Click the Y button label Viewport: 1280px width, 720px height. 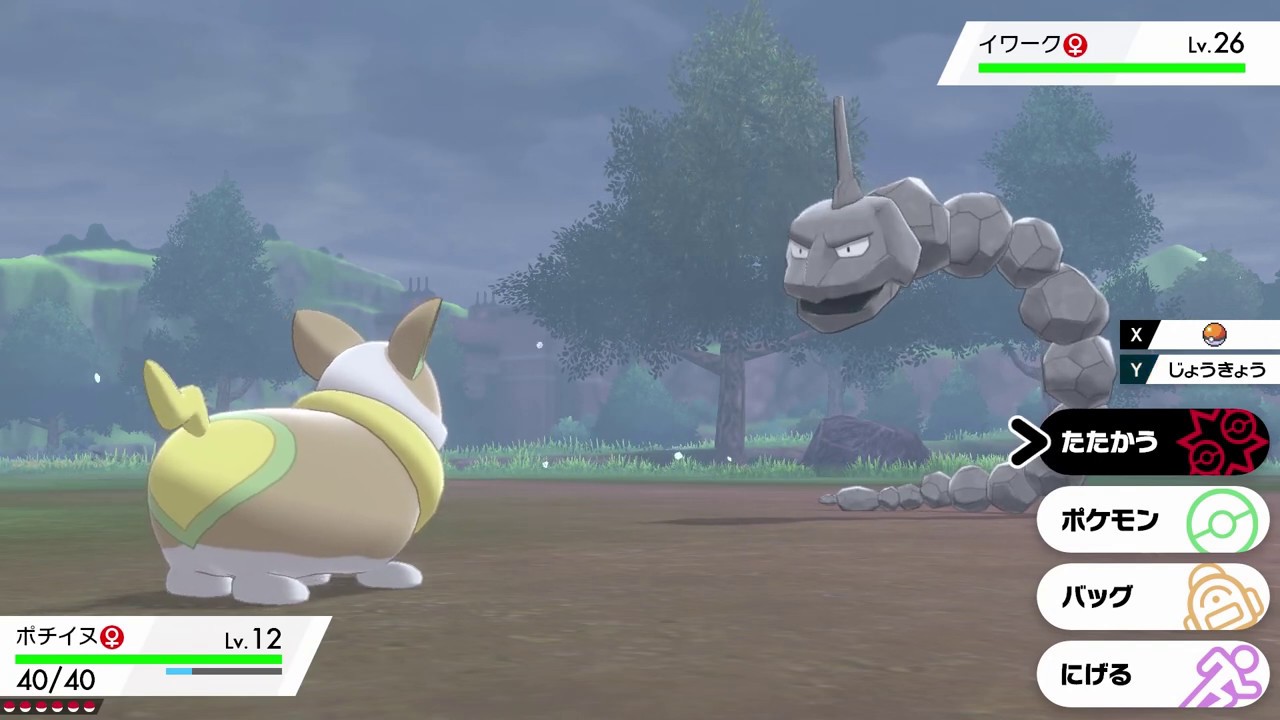point(1136,370)
